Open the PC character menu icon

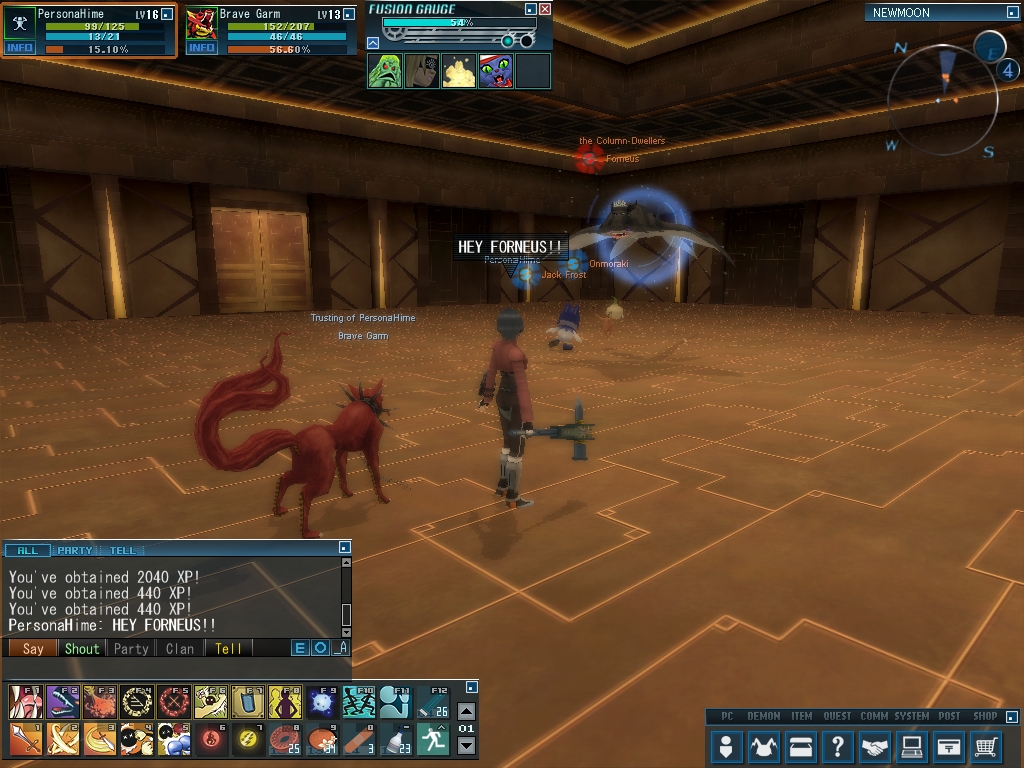(727, 746)
